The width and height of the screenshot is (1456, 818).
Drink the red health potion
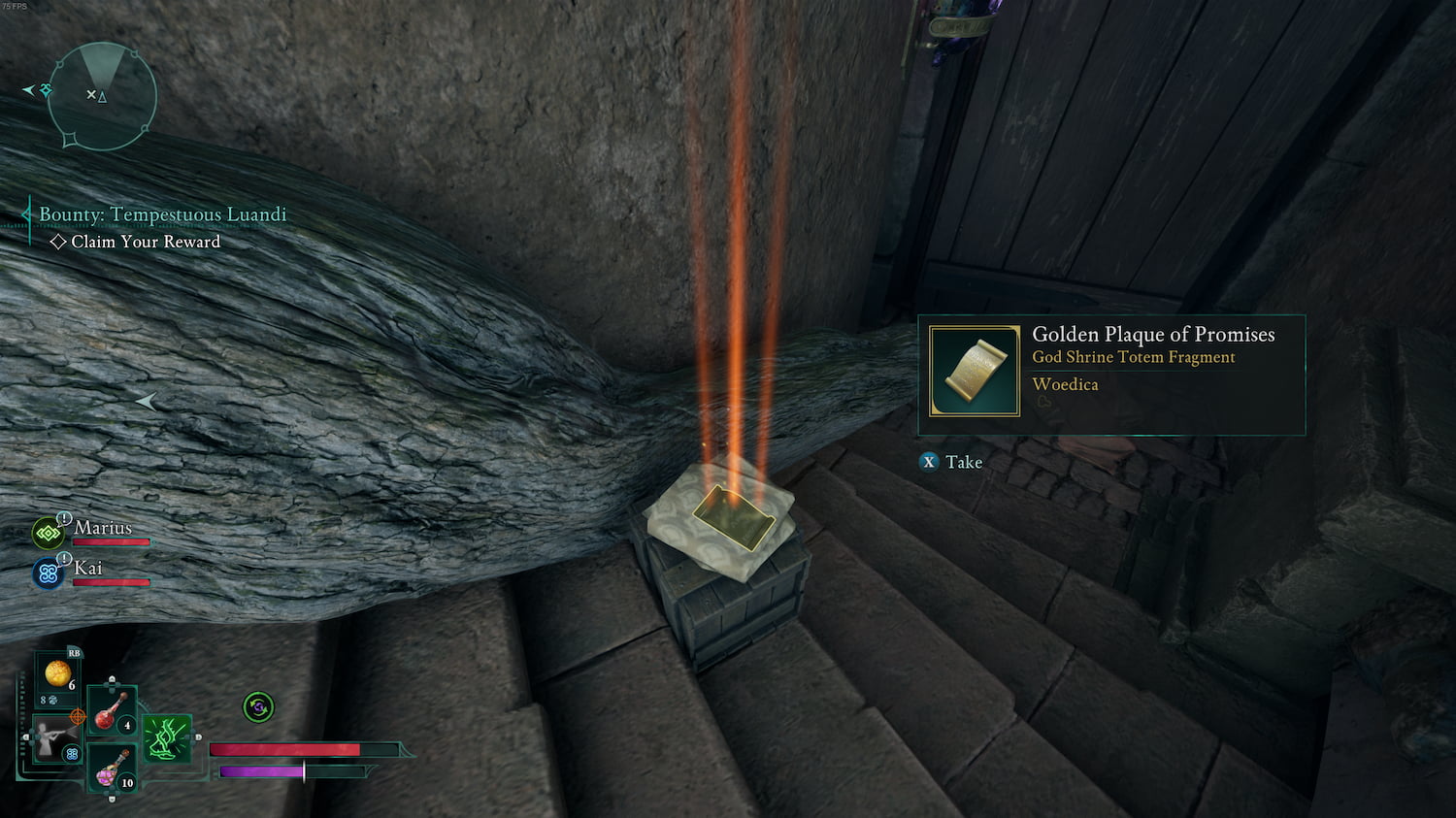111,711
